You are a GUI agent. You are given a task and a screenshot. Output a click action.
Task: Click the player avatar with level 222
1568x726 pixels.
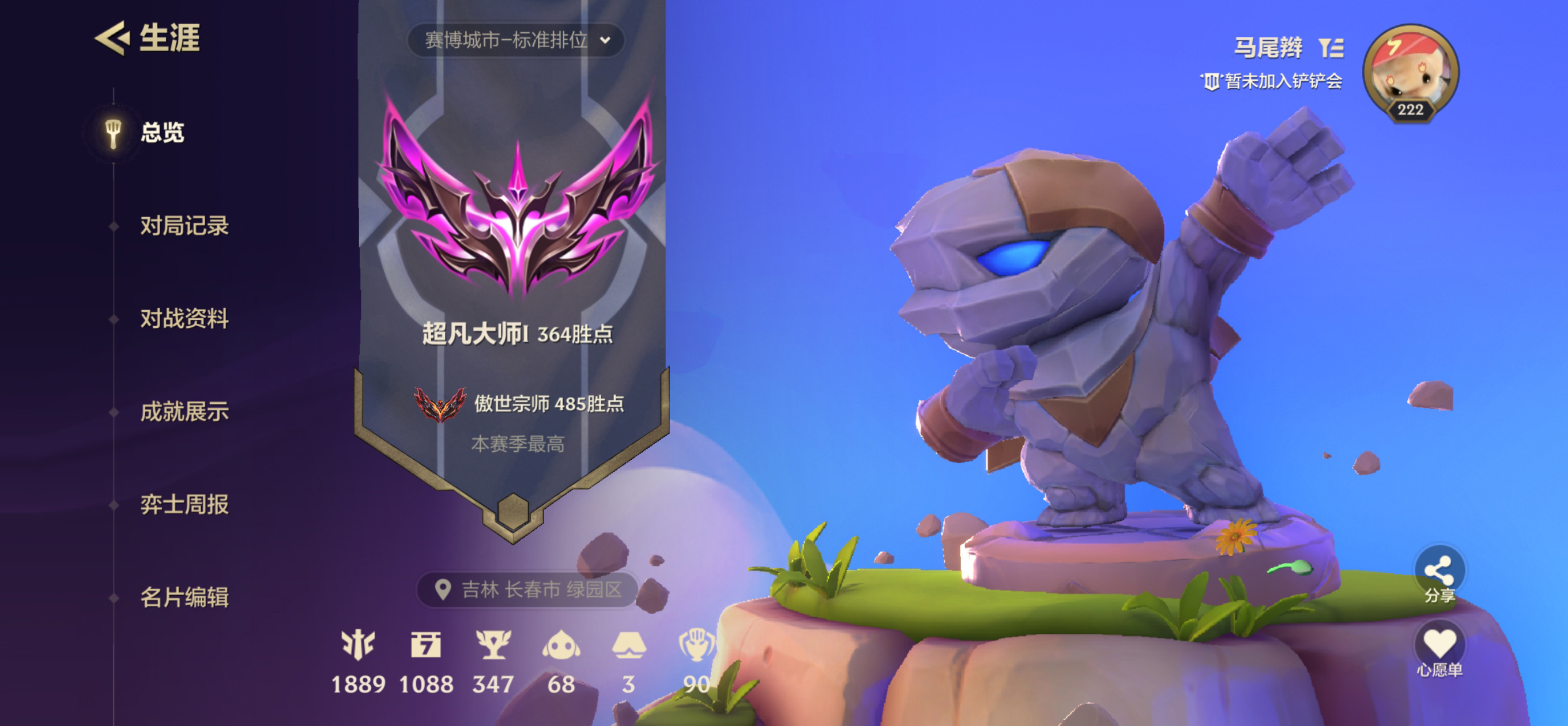1409,72
